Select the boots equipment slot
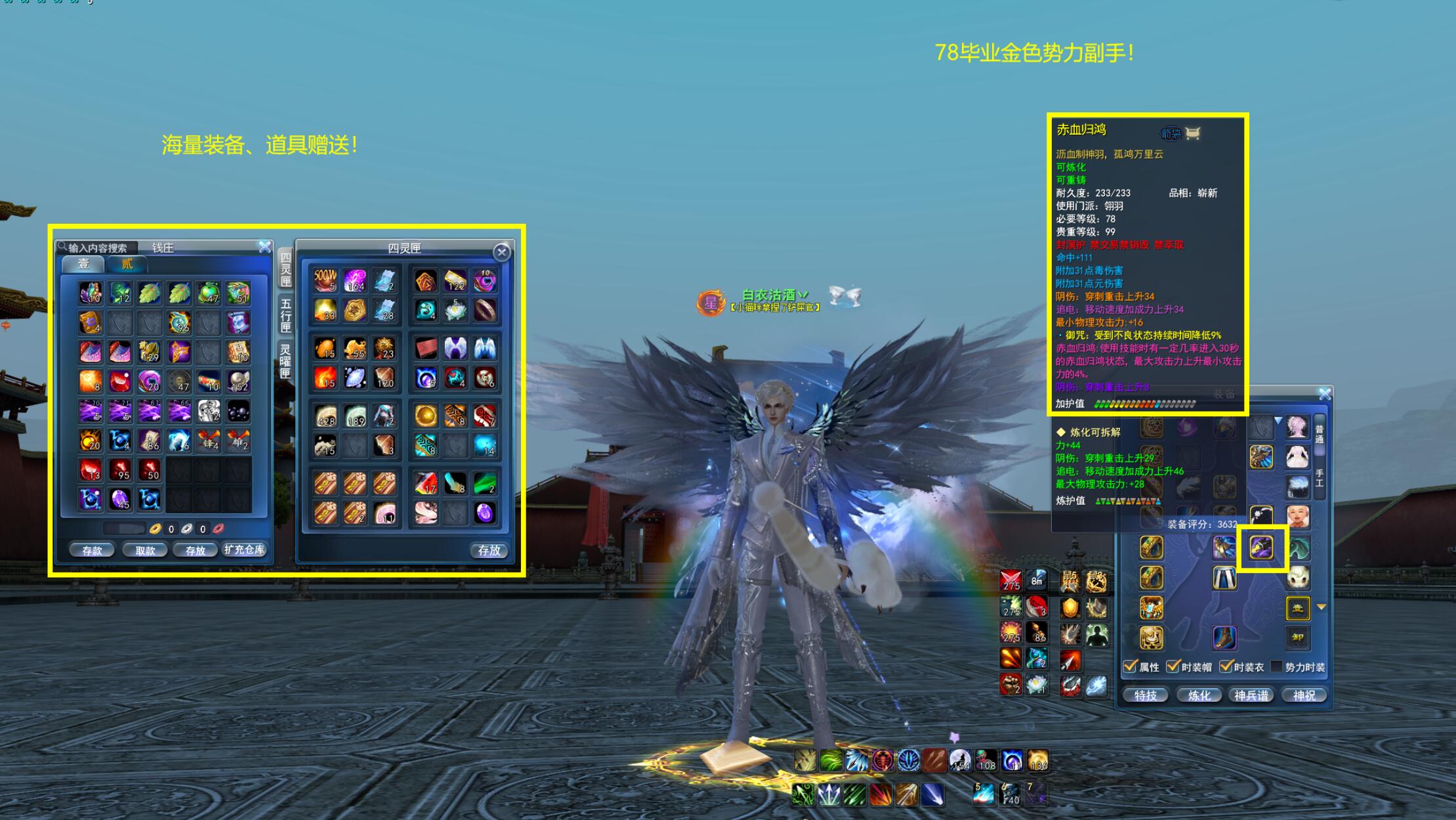Image resolution: width=1456 pixels, height=820 pixels. coord(1224,637)
